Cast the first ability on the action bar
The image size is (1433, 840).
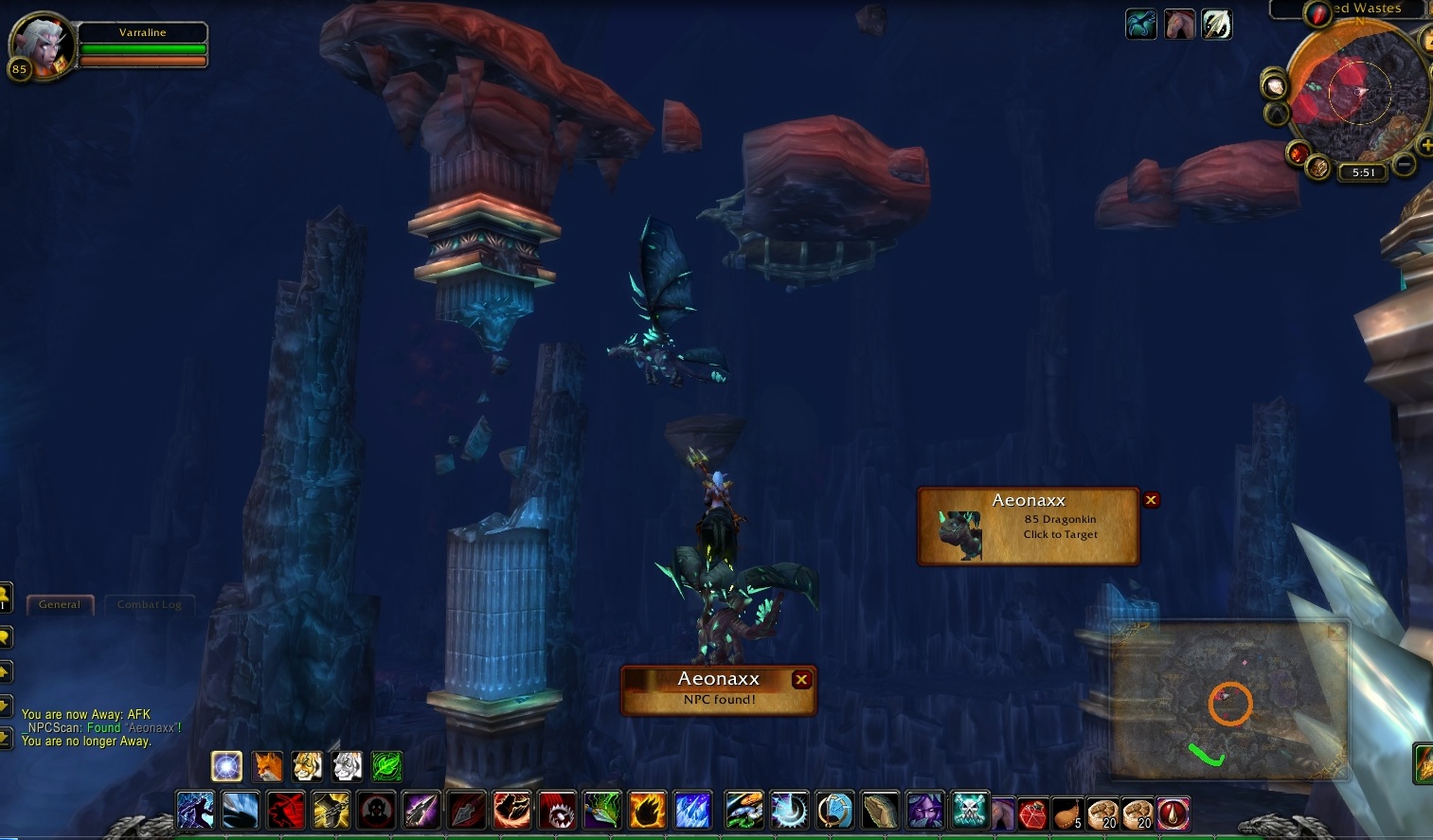point(195,810)
